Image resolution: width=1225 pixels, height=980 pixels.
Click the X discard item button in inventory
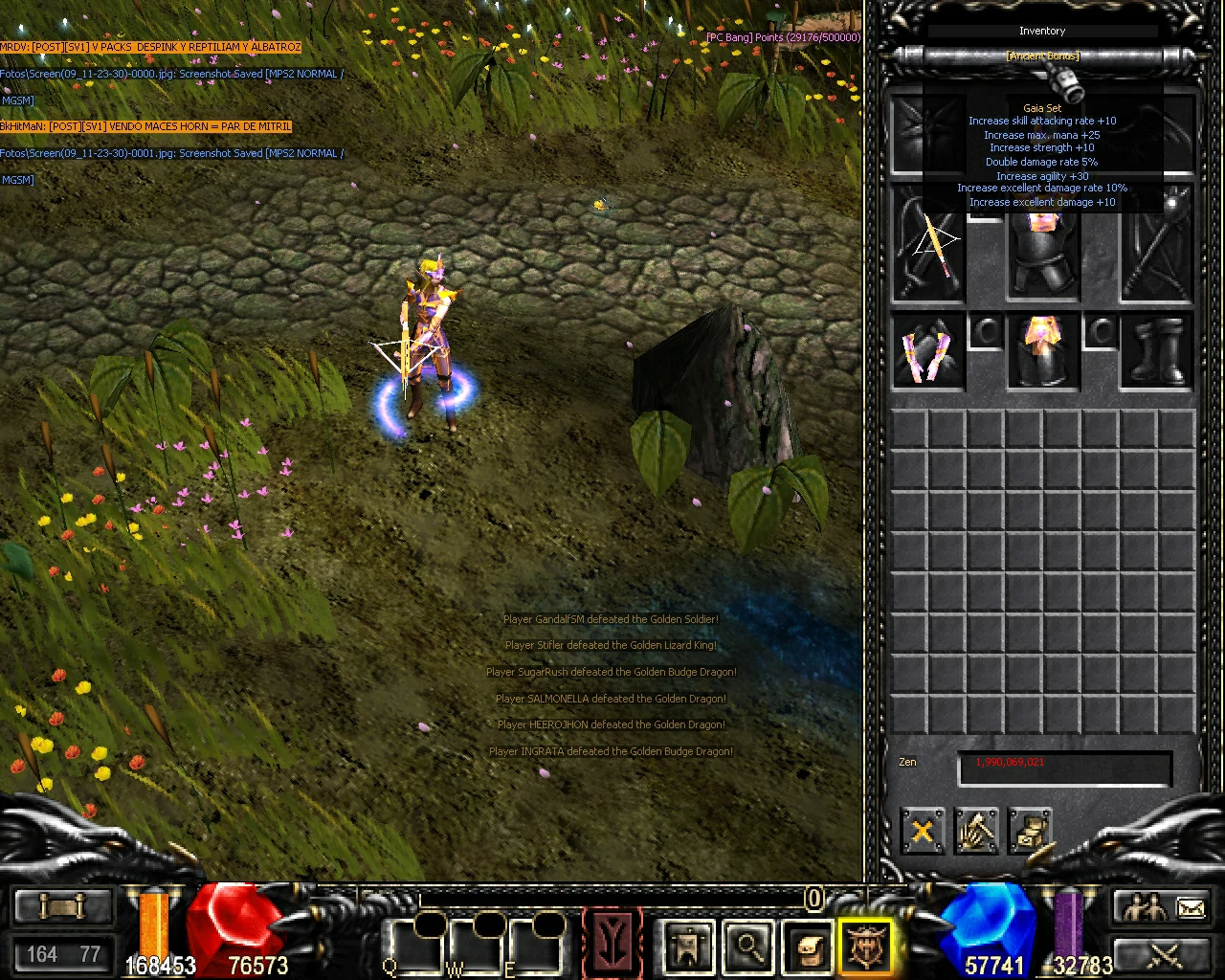[922, 831]
